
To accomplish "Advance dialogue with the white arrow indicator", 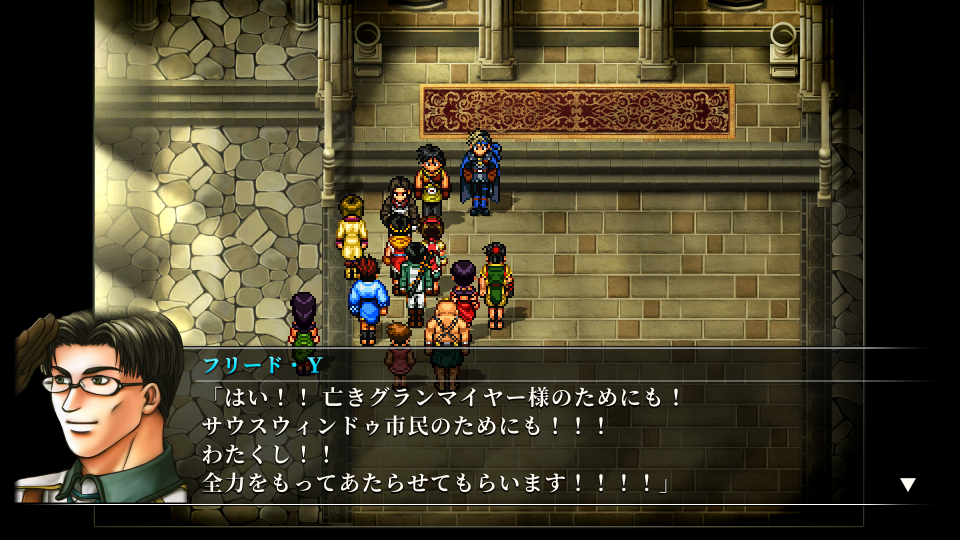I will [907, 485].
